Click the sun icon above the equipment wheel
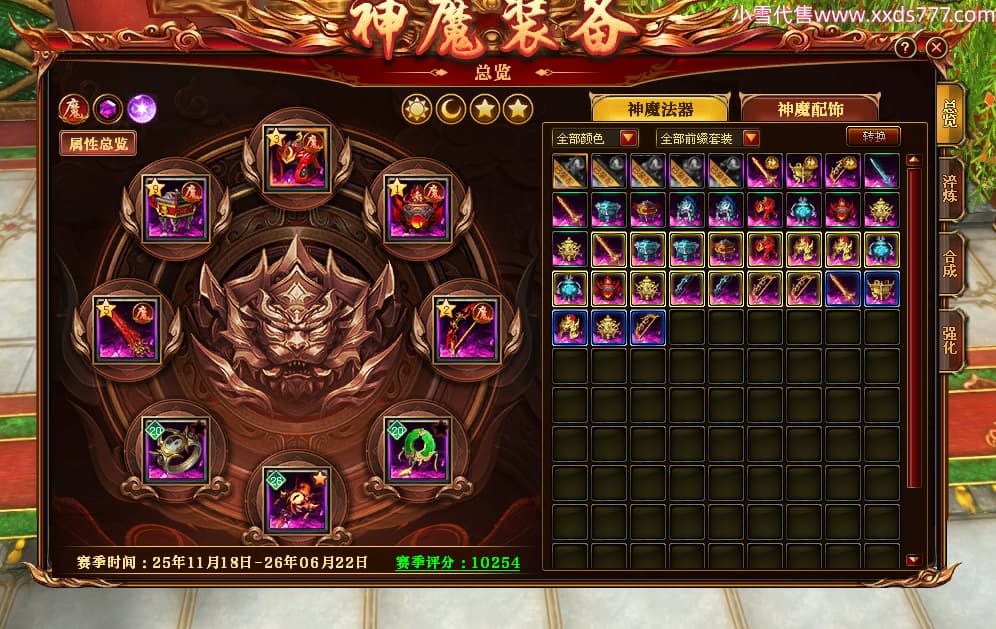Viewport: 996px width, 629px height. (x=417, y=109)
